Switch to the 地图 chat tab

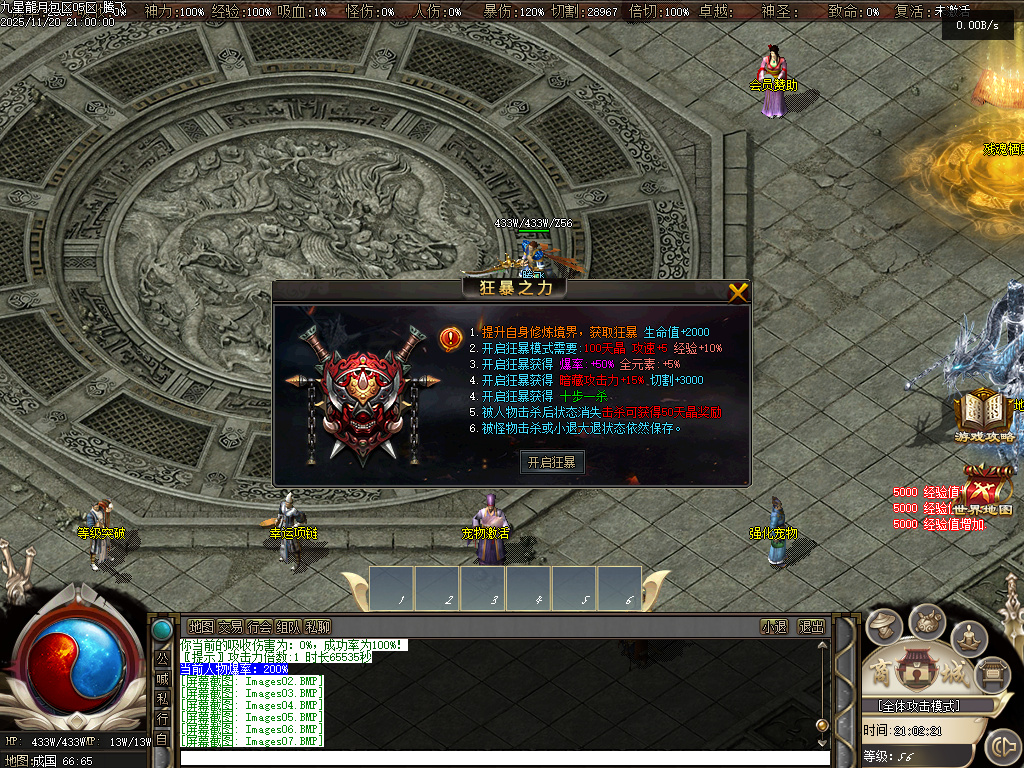201,627
